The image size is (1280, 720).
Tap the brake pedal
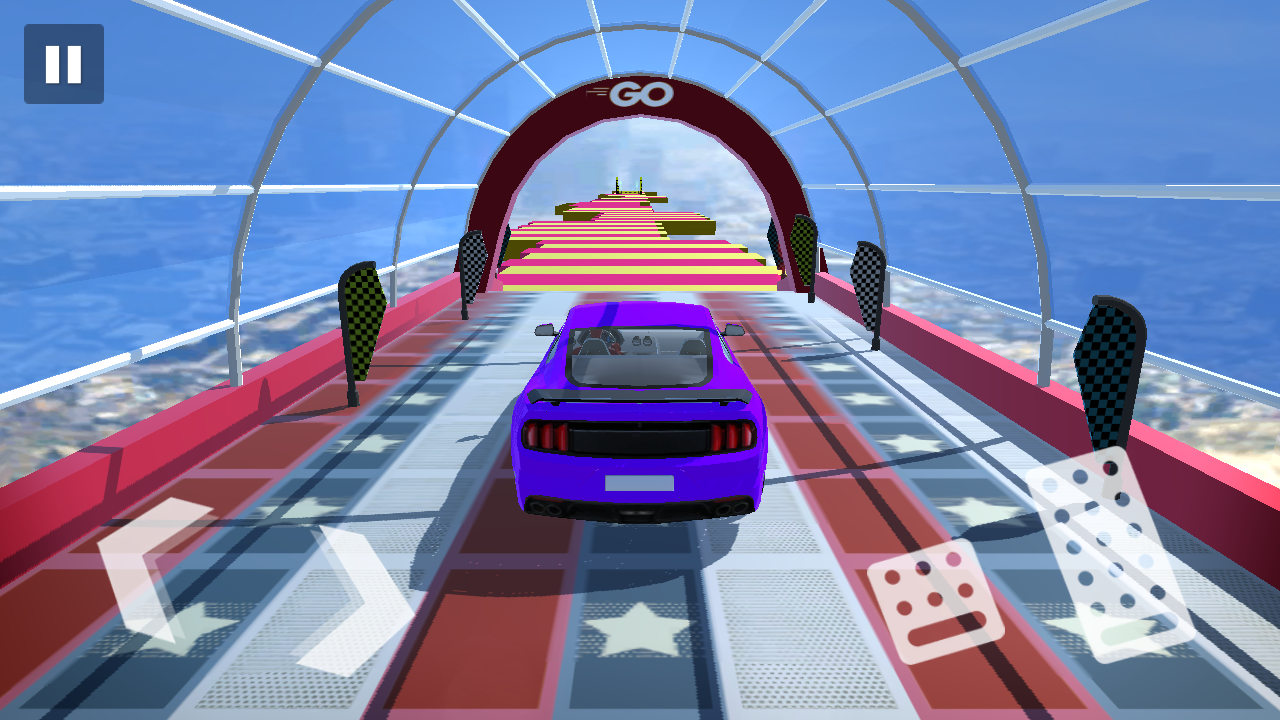tap(935, 601)
